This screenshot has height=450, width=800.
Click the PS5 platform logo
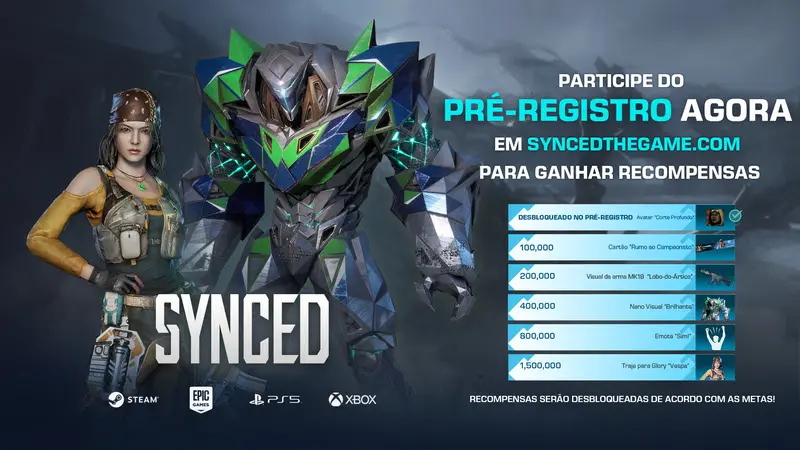[273, 400]
